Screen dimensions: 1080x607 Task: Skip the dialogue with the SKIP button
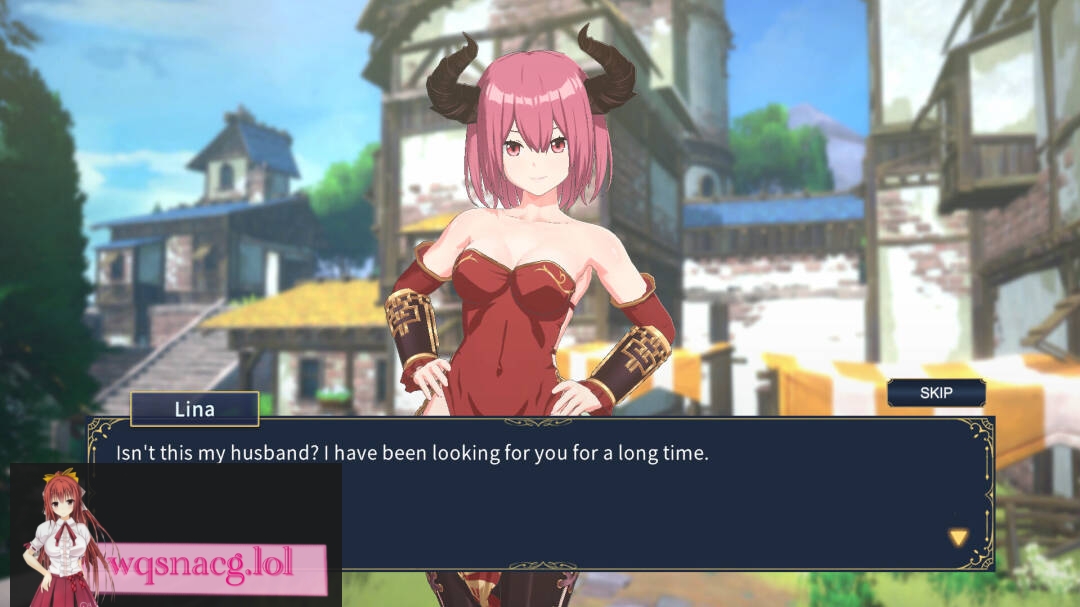[936, 393]
